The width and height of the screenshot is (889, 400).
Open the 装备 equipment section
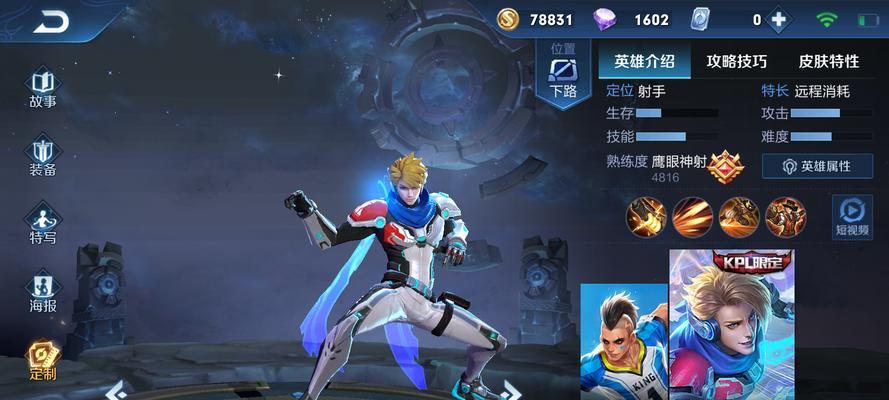pyautogui.click(x=43, y=156)
